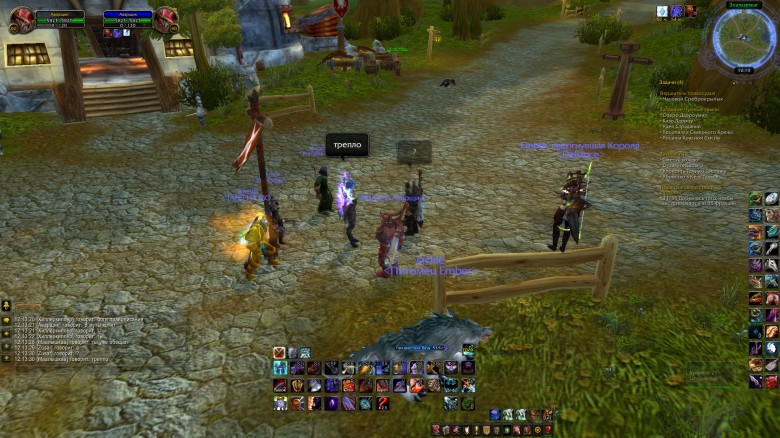Open the help button in the micro menu
The width and height of the screenshot is (780, 438).
pyautogui.click(x=547, y=430)
